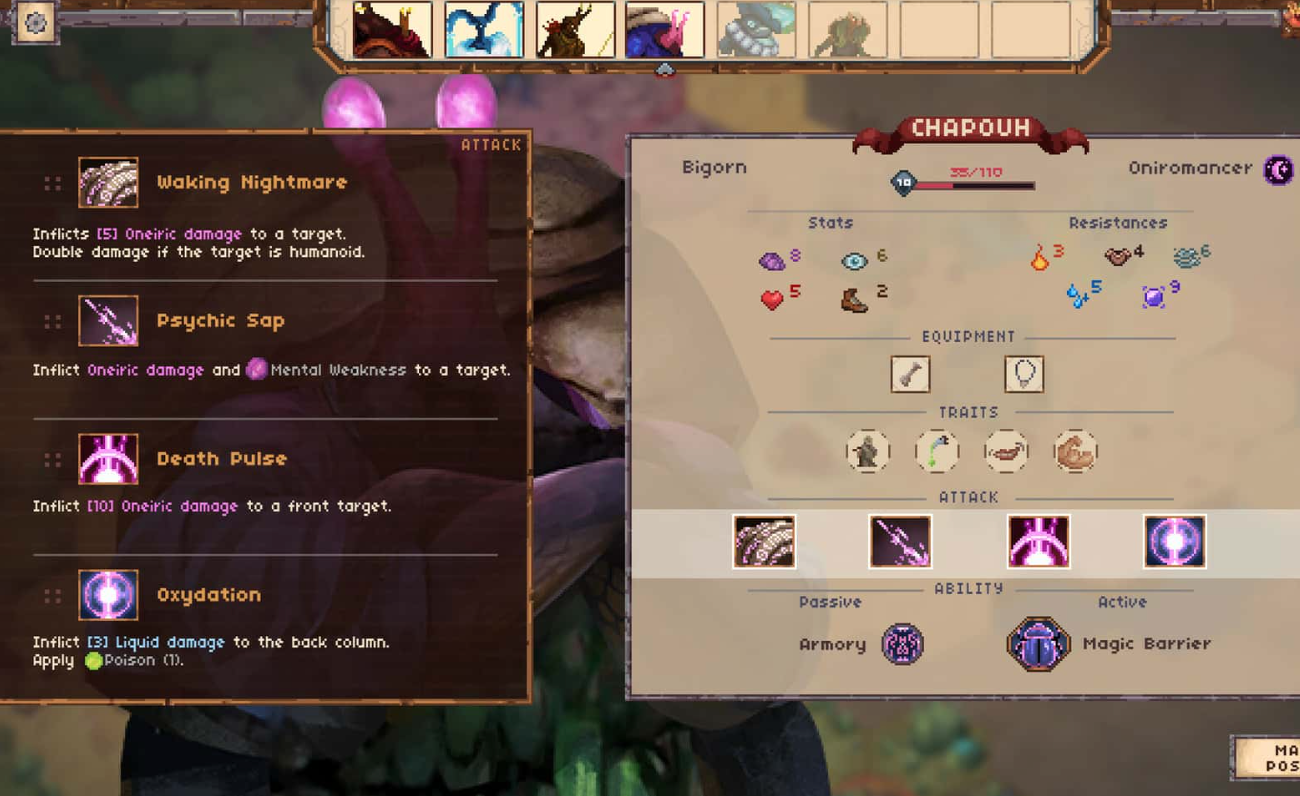Image resolution: width=1300 pixels, height=796 pixels.
Task: Click the Oniromancer moon class icon
Action: [1278, 170]
